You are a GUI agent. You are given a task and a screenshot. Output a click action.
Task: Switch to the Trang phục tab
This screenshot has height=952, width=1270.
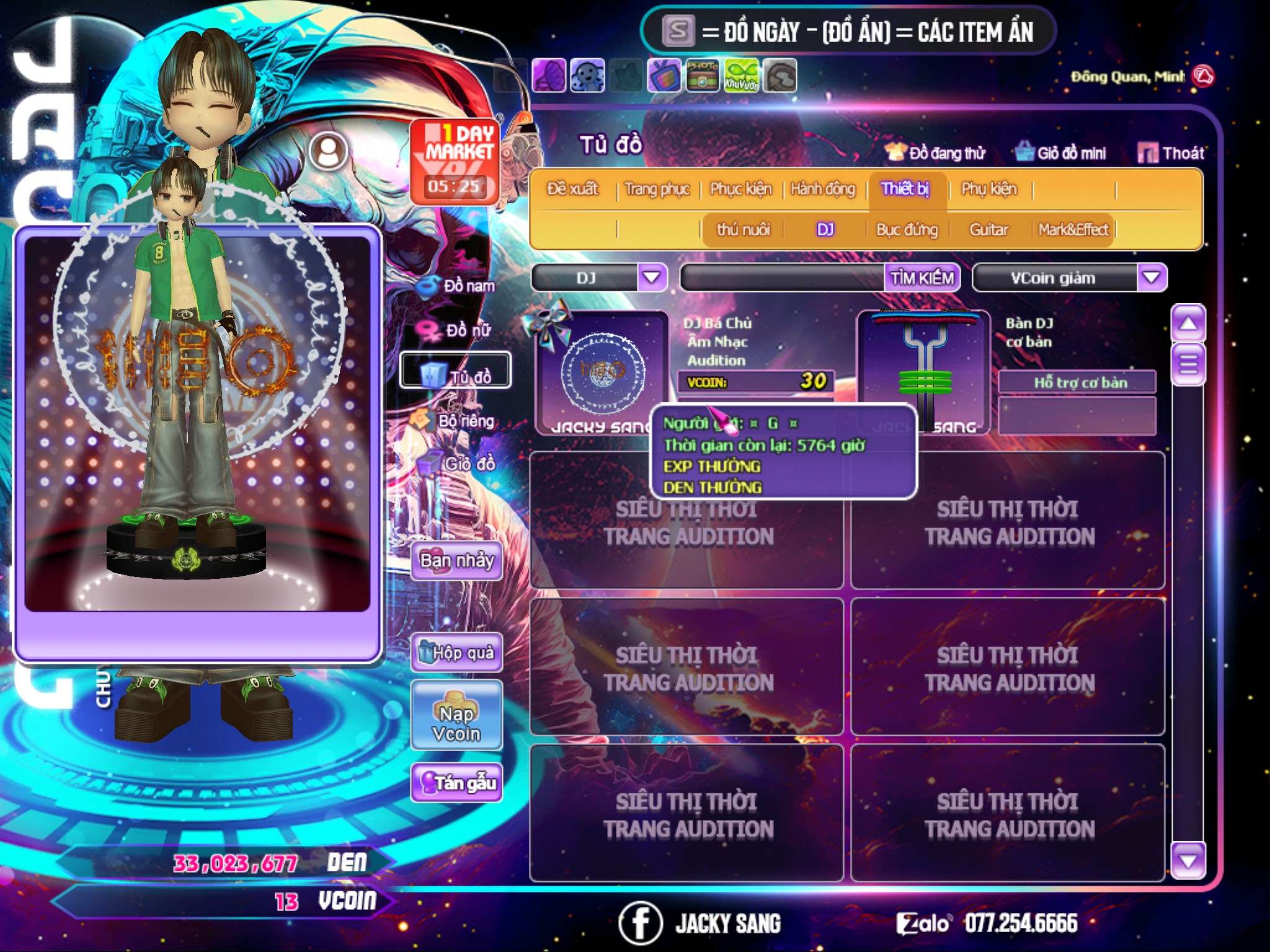[x=657, y=189]
